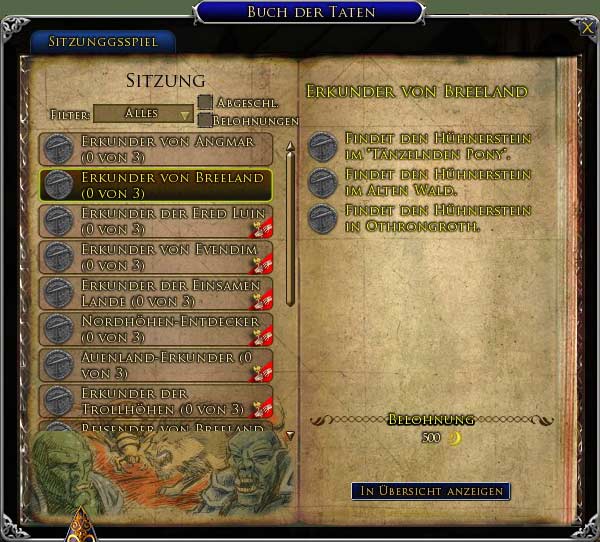Click the deed list scroll-up arrow
Screen dimensions: 600x542
point(291,146)
